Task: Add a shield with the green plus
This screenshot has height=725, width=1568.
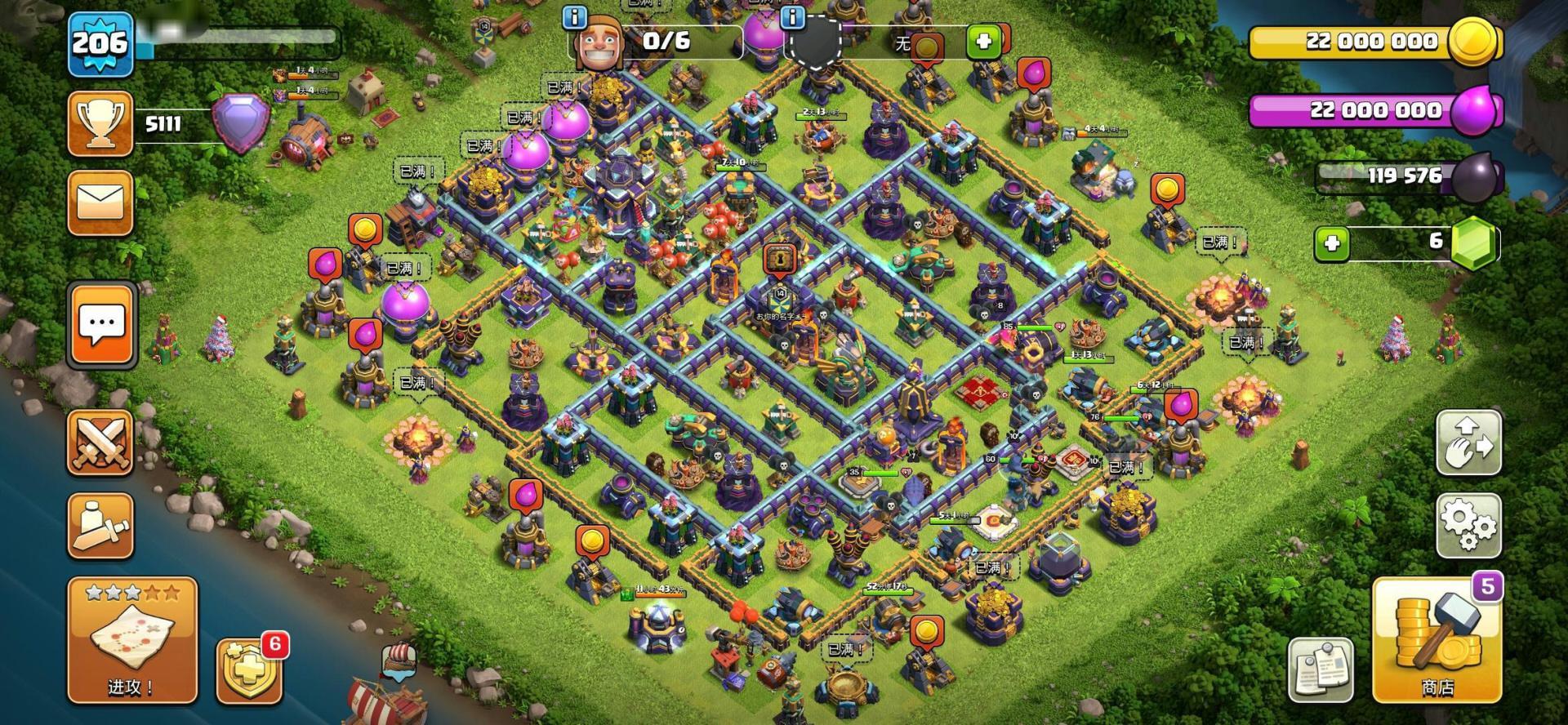Action: coord(982,41)
